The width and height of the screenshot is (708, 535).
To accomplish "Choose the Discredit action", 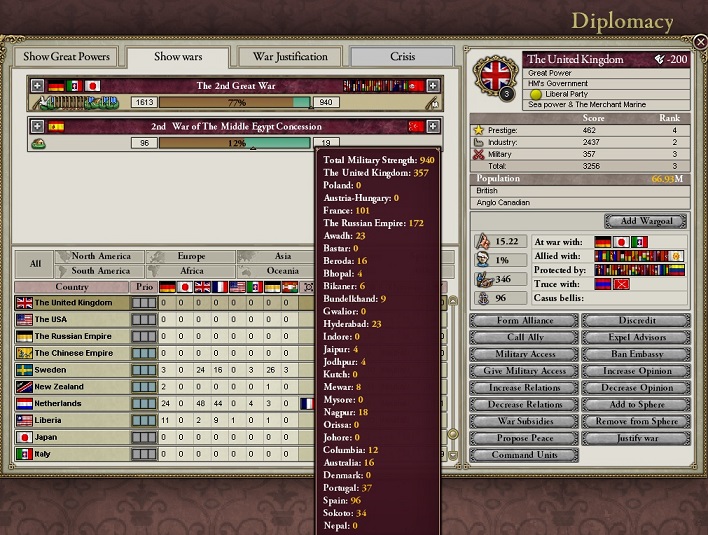I will click(x=636, y=321).
